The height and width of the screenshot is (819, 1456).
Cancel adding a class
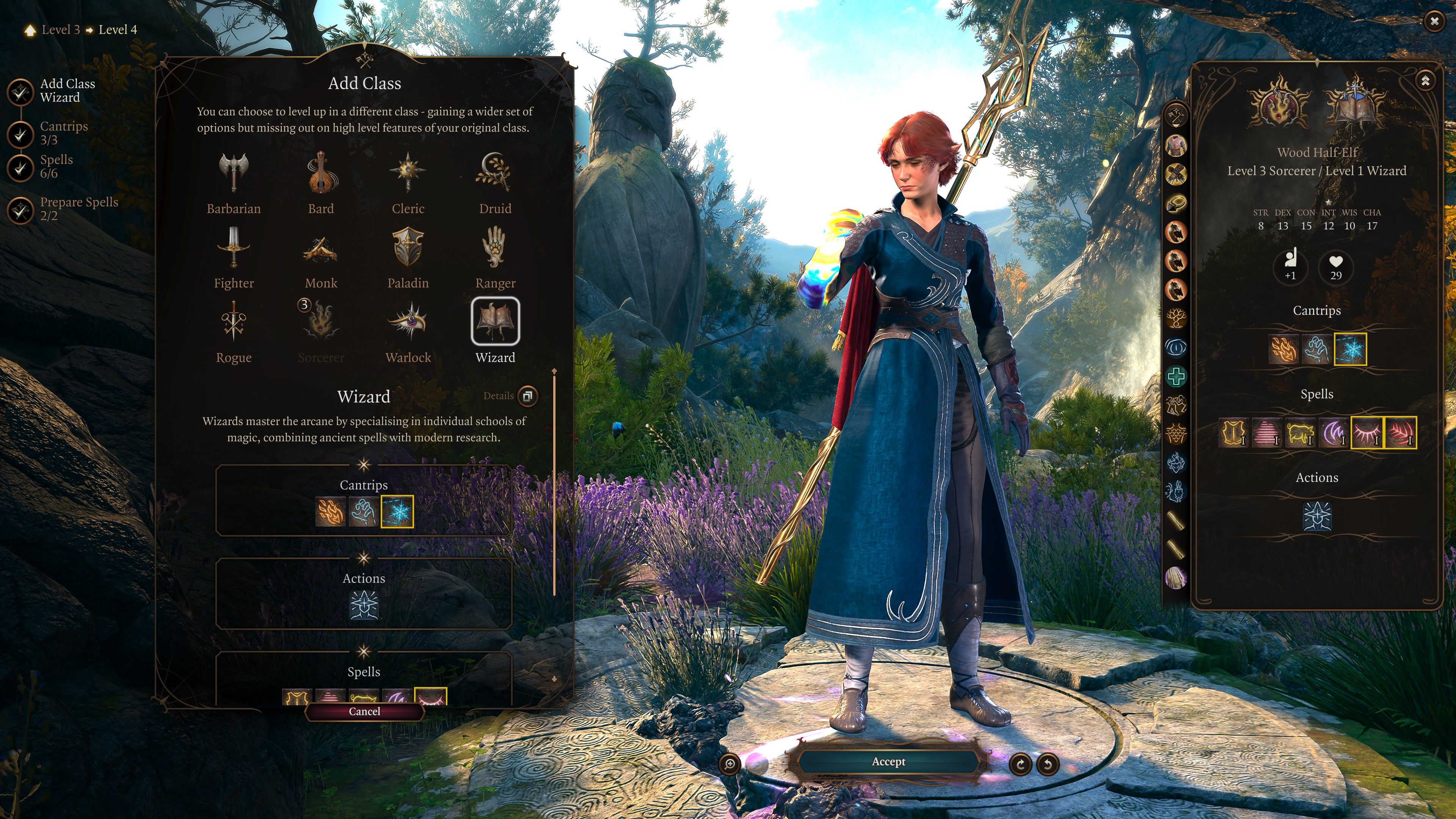[x=364, y=712]
